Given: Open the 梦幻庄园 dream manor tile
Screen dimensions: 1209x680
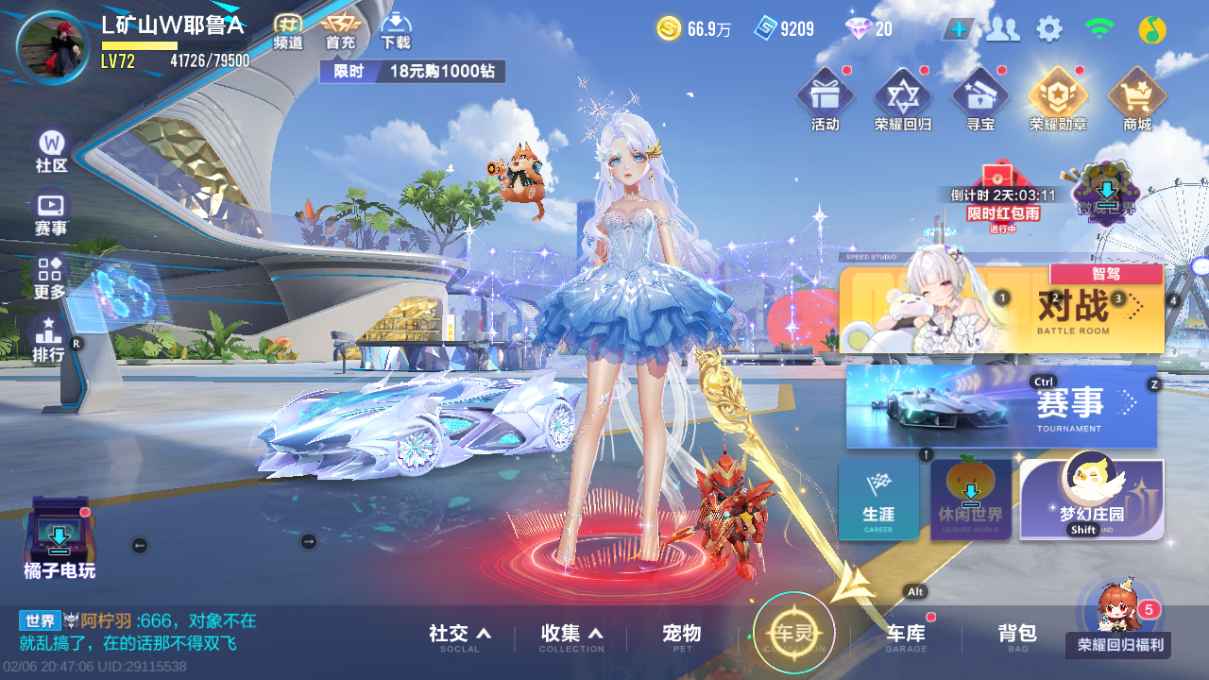Looking at the screenshot, I should click(1091, 500).
